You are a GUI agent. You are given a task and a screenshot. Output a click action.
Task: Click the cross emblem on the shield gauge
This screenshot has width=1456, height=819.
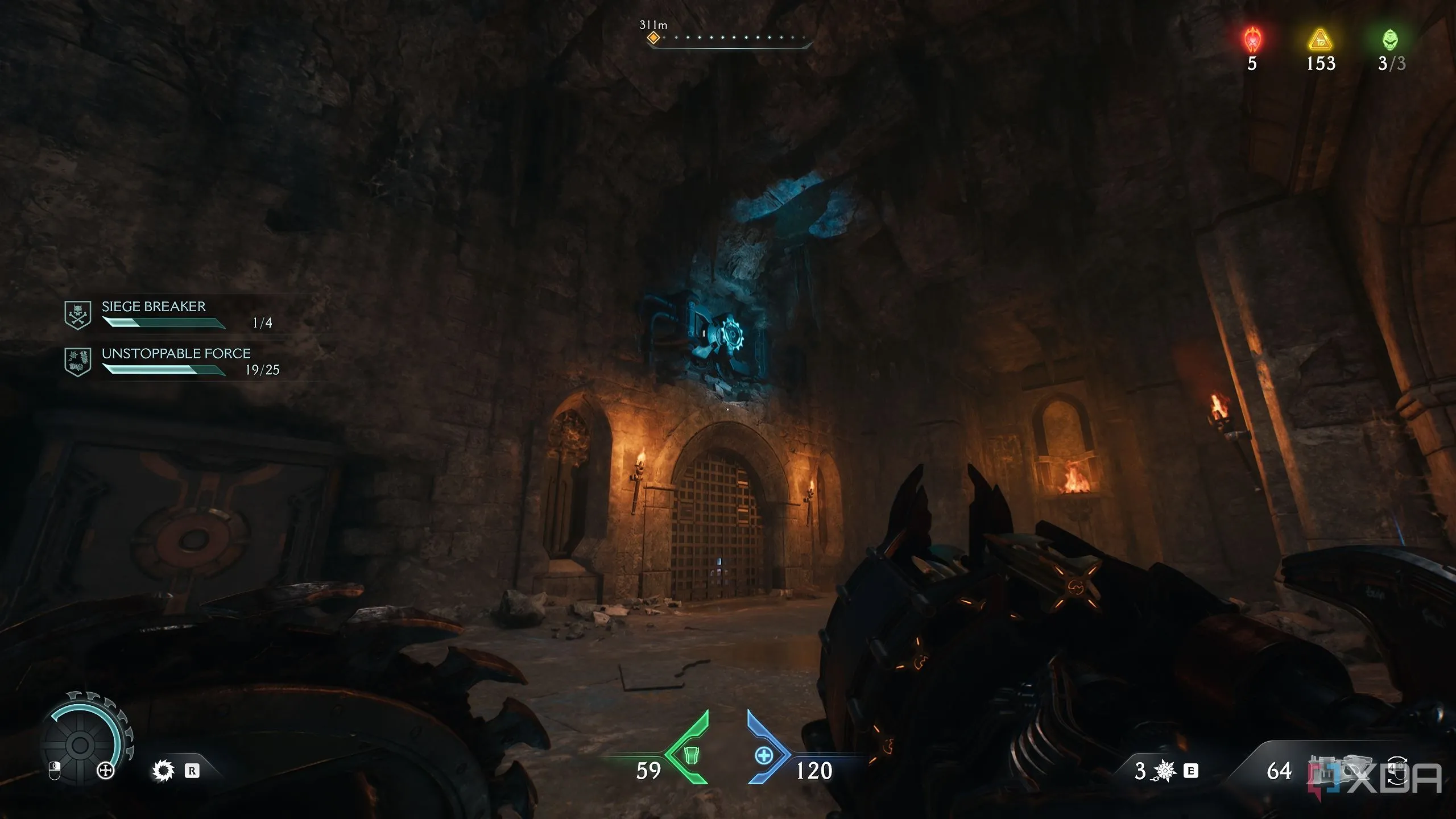tap(106, 771)
